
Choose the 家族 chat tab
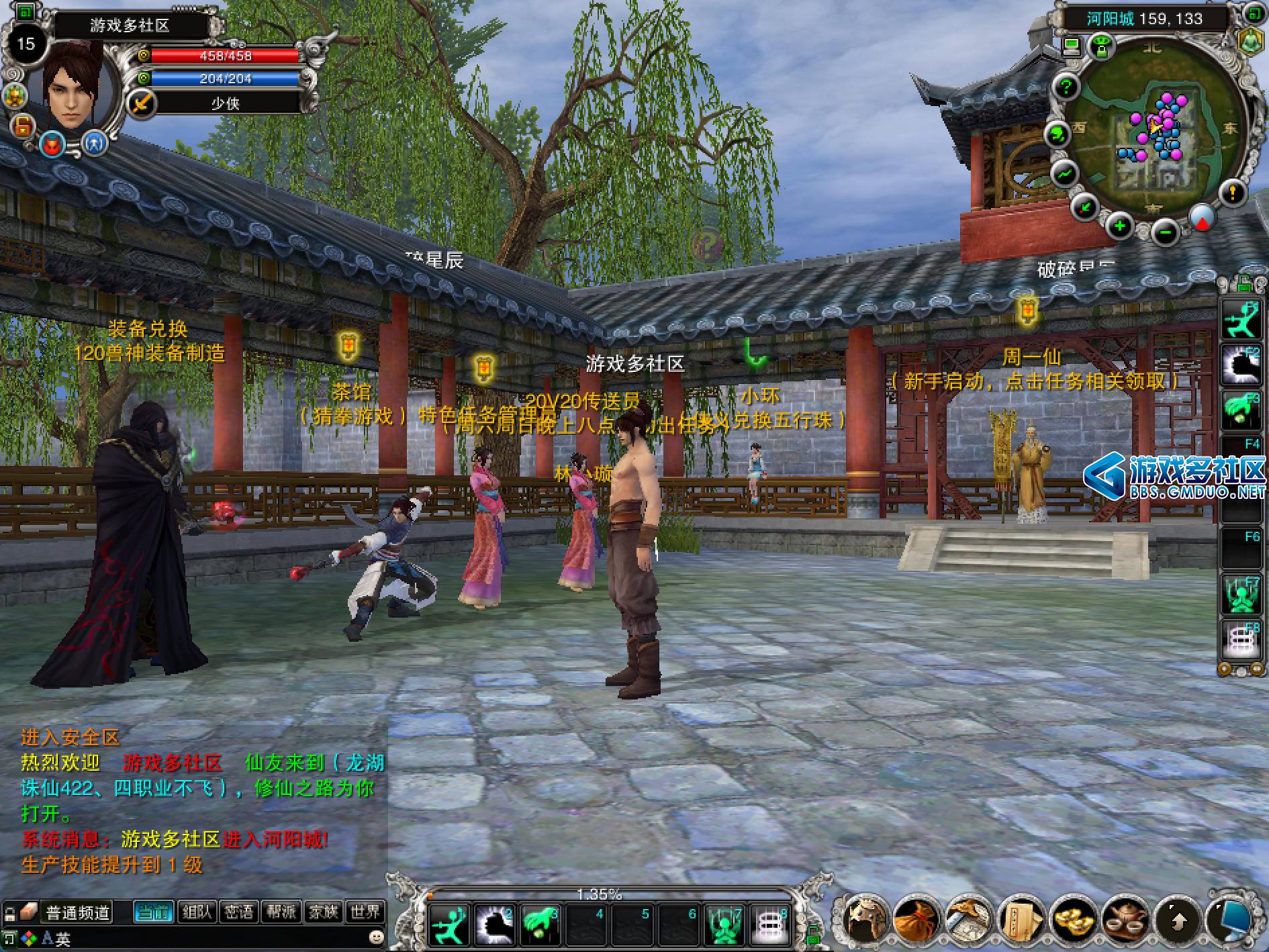323,912
